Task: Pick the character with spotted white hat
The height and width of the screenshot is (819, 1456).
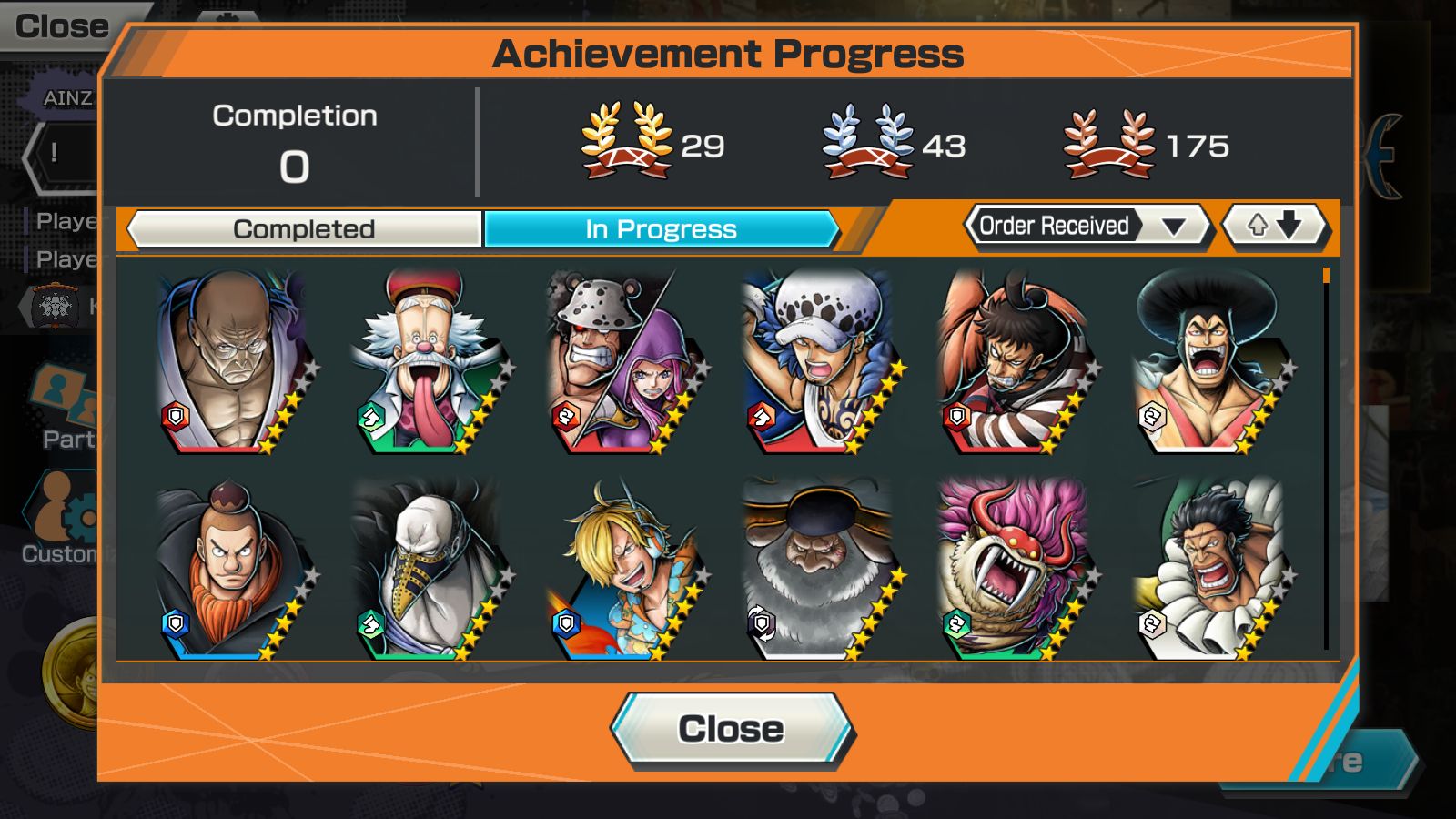Action: click(x=820, y=361)
